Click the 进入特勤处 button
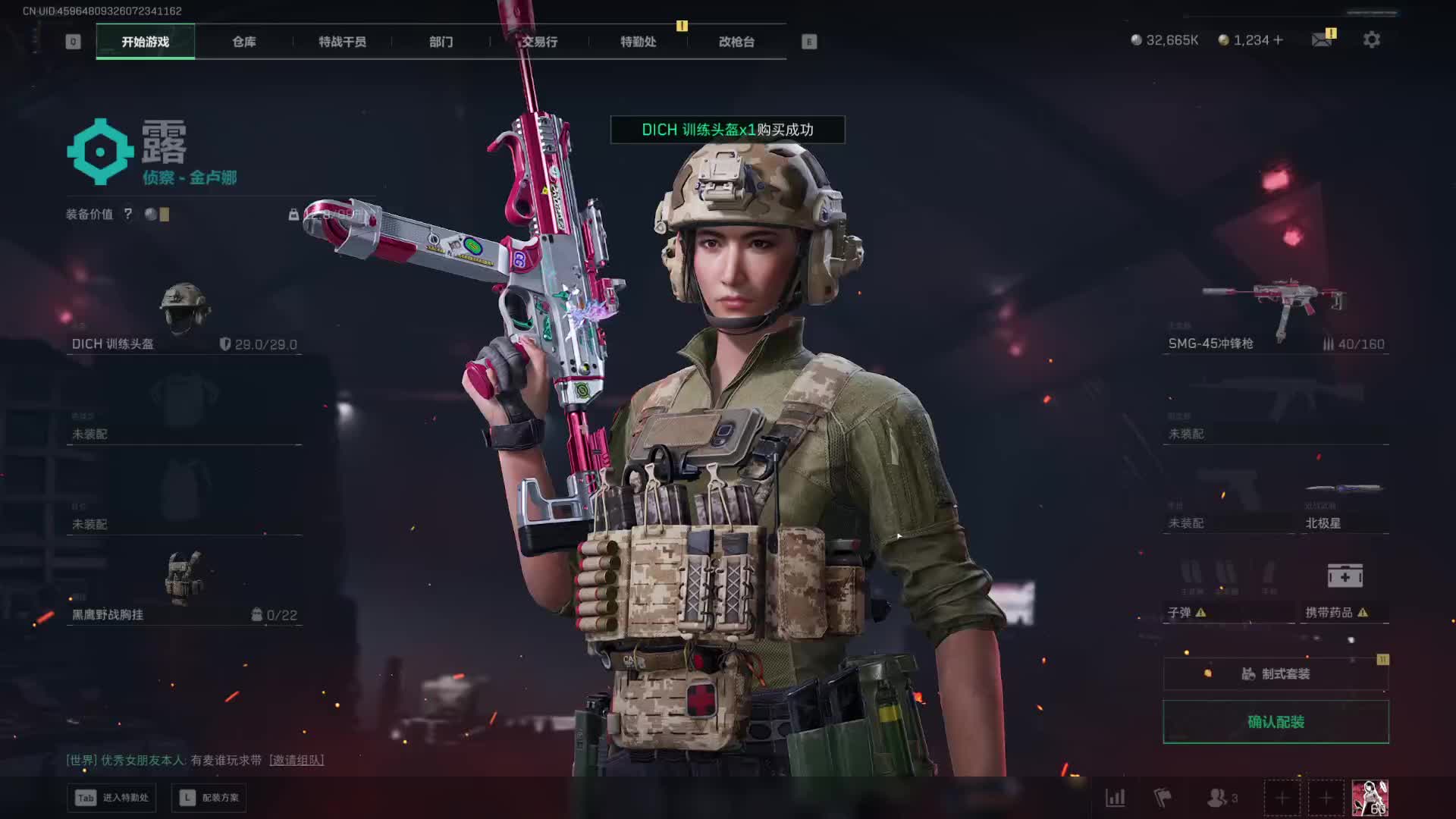 coord(112,798)
